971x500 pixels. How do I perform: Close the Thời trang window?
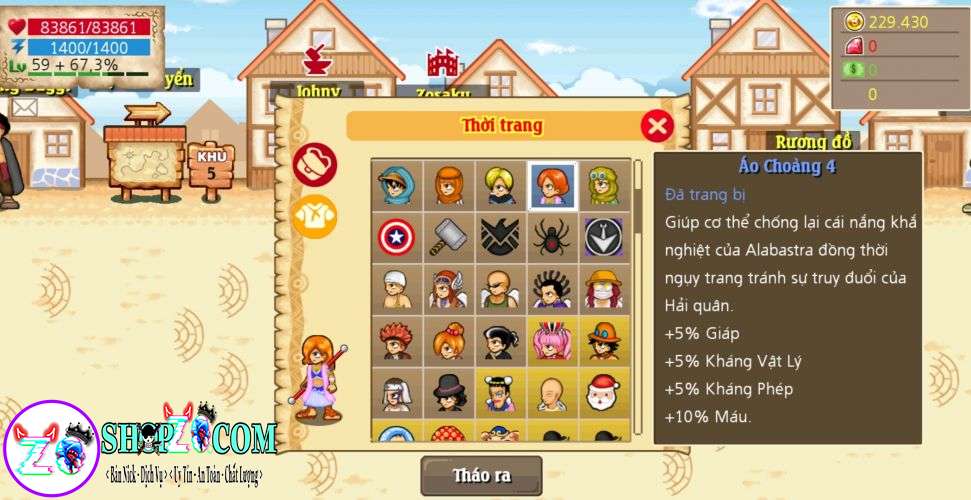coord(656,126)
